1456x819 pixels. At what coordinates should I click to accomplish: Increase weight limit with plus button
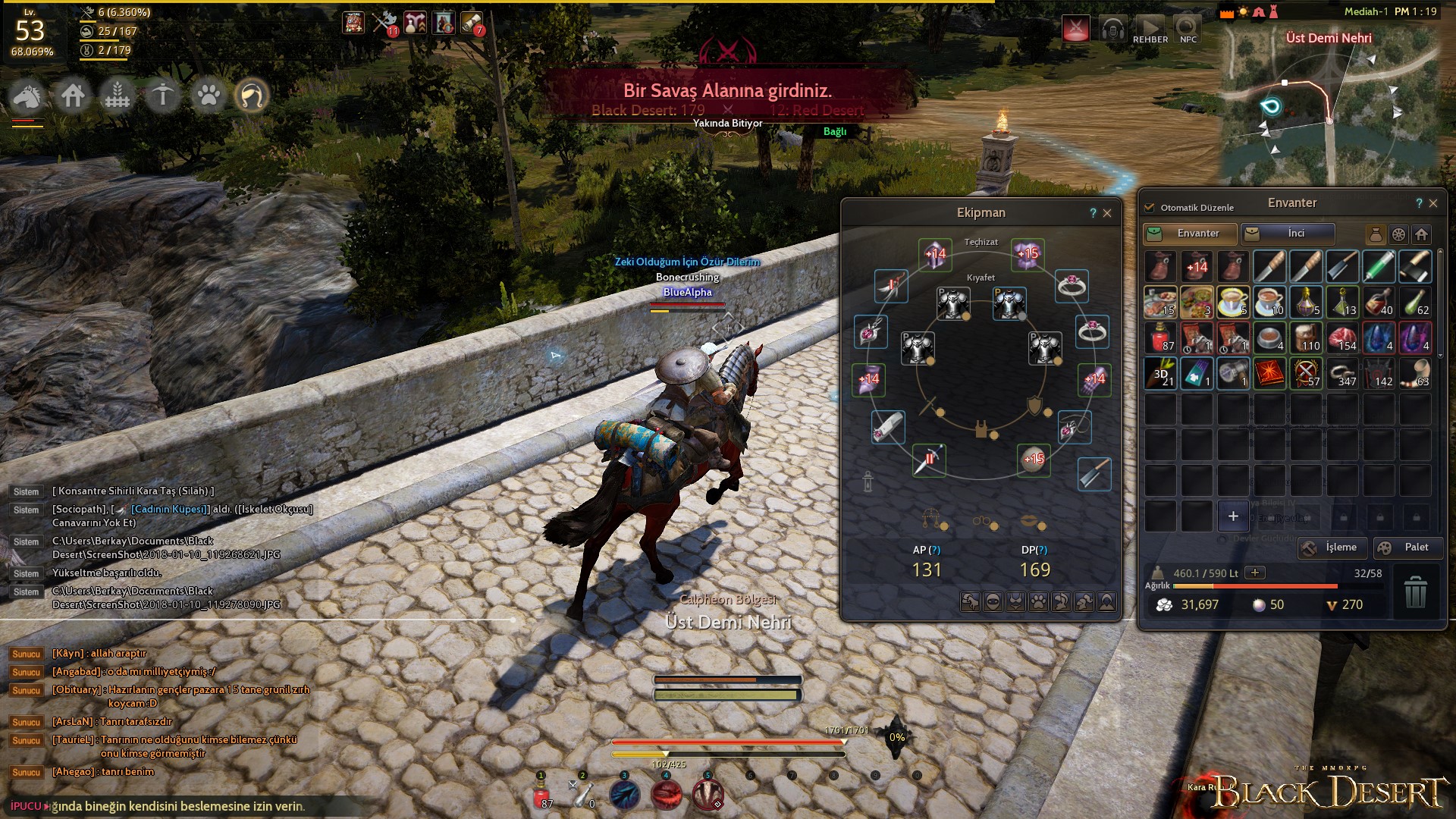[x=1255, y=573]
